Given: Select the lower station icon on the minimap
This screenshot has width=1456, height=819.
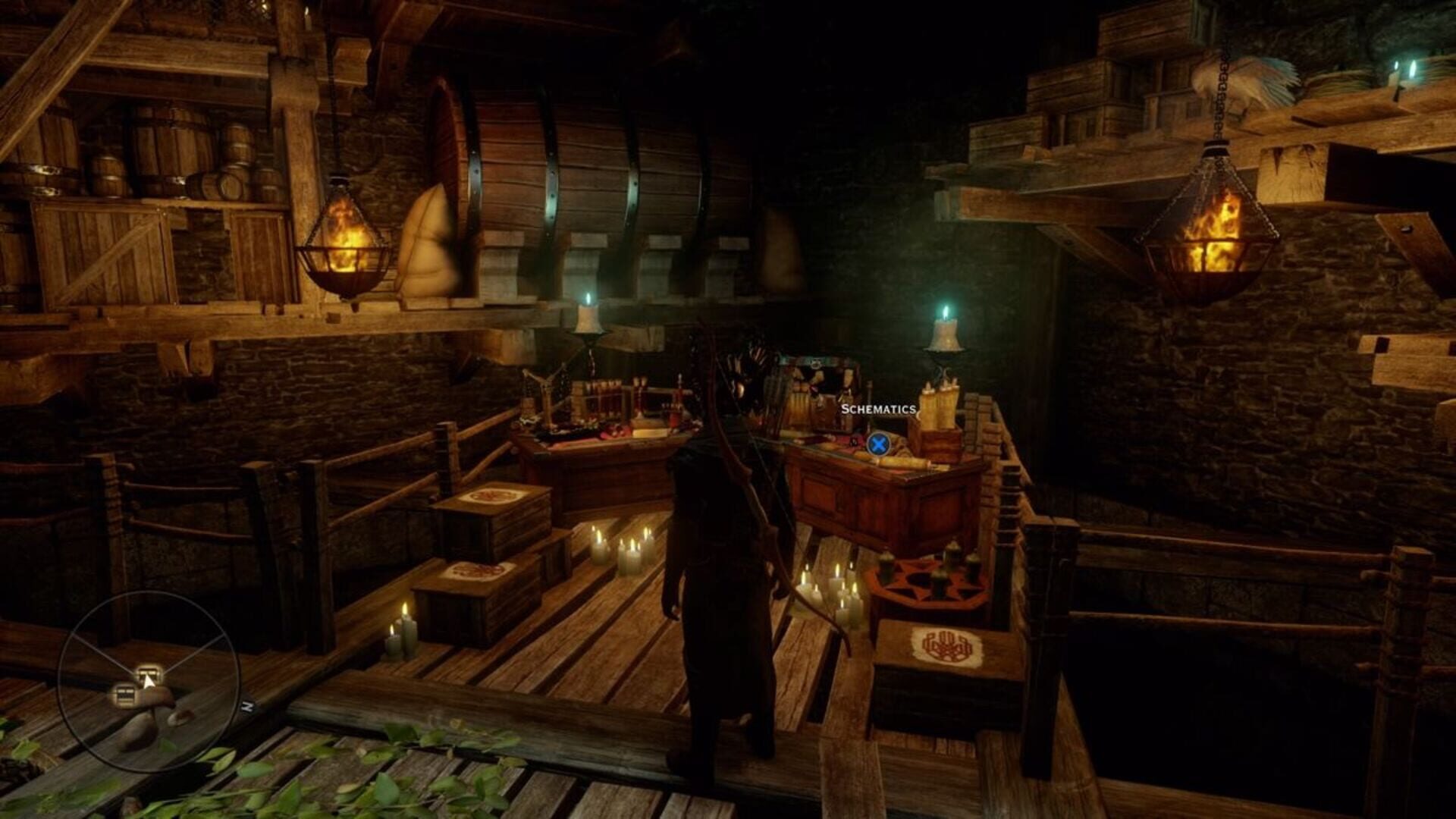Looking at the screenshot, I should [x=124, y=695].
